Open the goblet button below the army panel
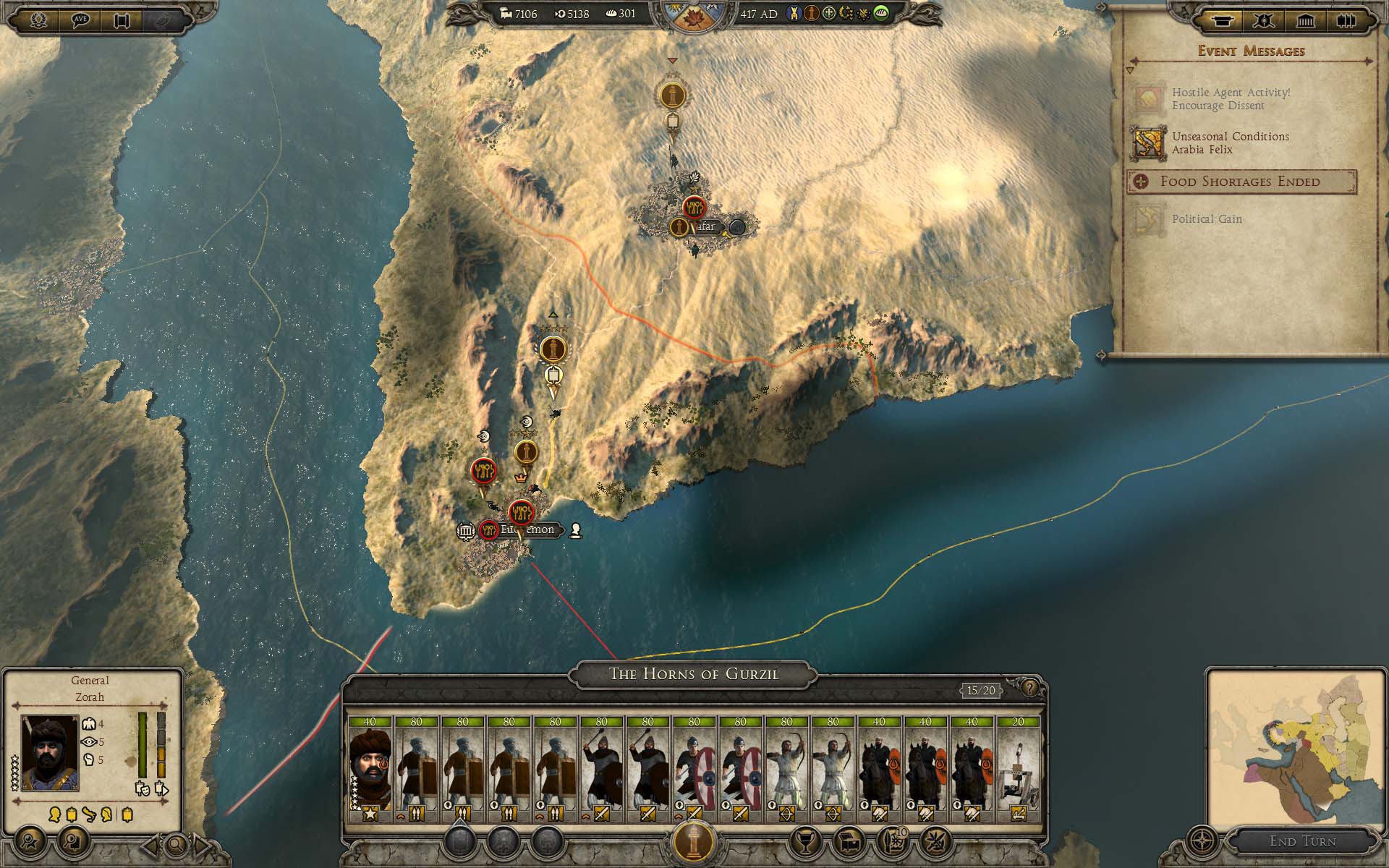The image size is (1389, 868). (805, 841)
